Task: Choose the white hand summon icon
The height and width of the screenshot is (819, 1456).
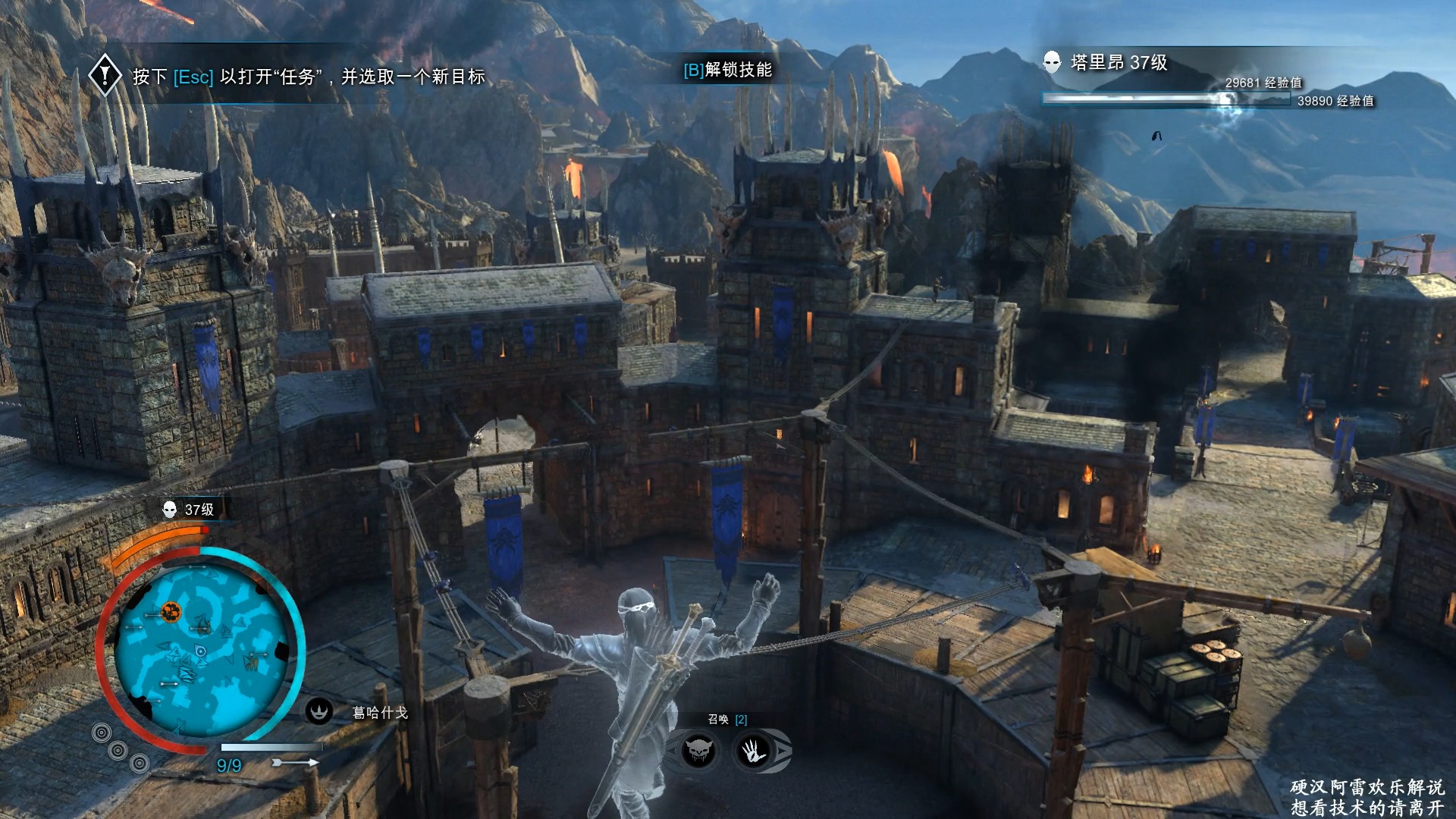Action: pyautogui.click(x=754, y=752)
